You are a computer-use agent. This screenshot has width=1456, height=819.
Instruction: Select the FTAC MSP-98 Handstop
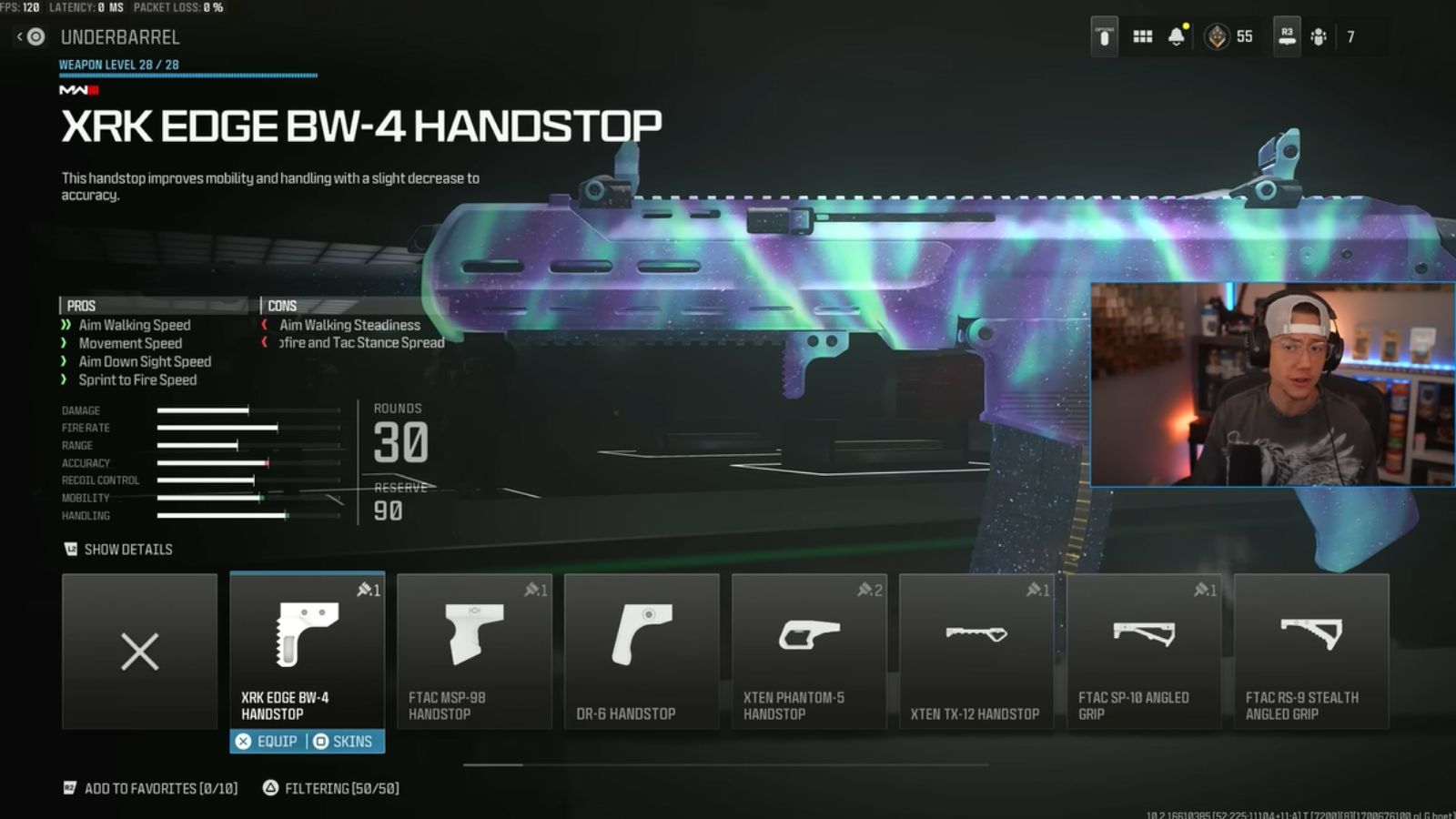(x=474, y=651)
